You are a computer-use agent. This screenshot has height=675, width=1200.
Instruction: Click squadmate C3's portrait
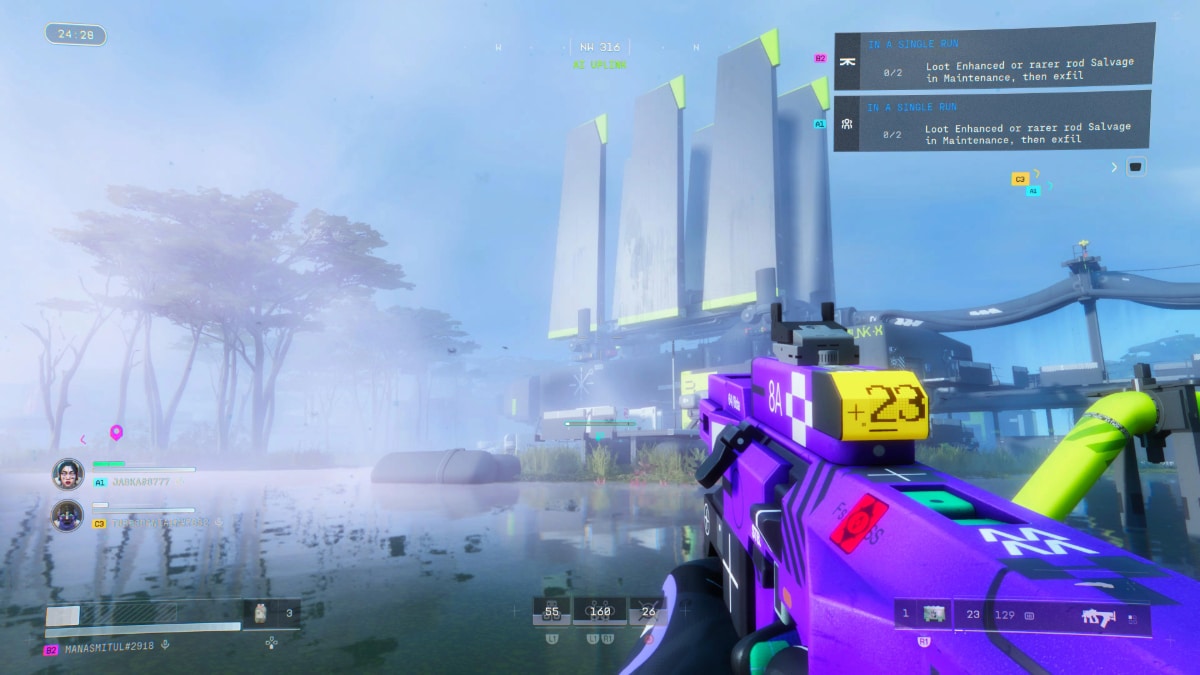point(68,515)
